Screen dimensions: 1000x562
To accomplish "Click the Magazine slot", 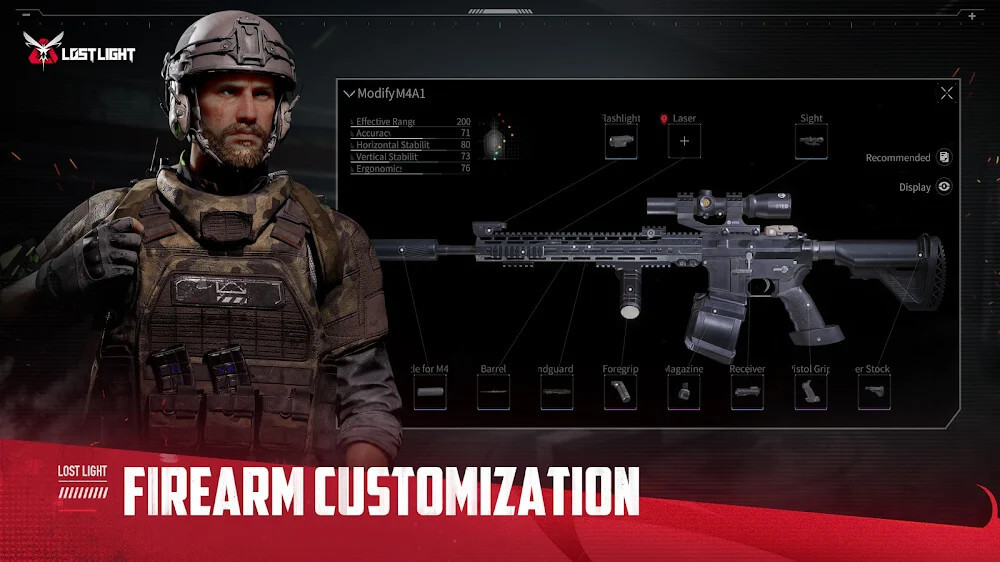I will pyautogui.click(x=684, y=392).
